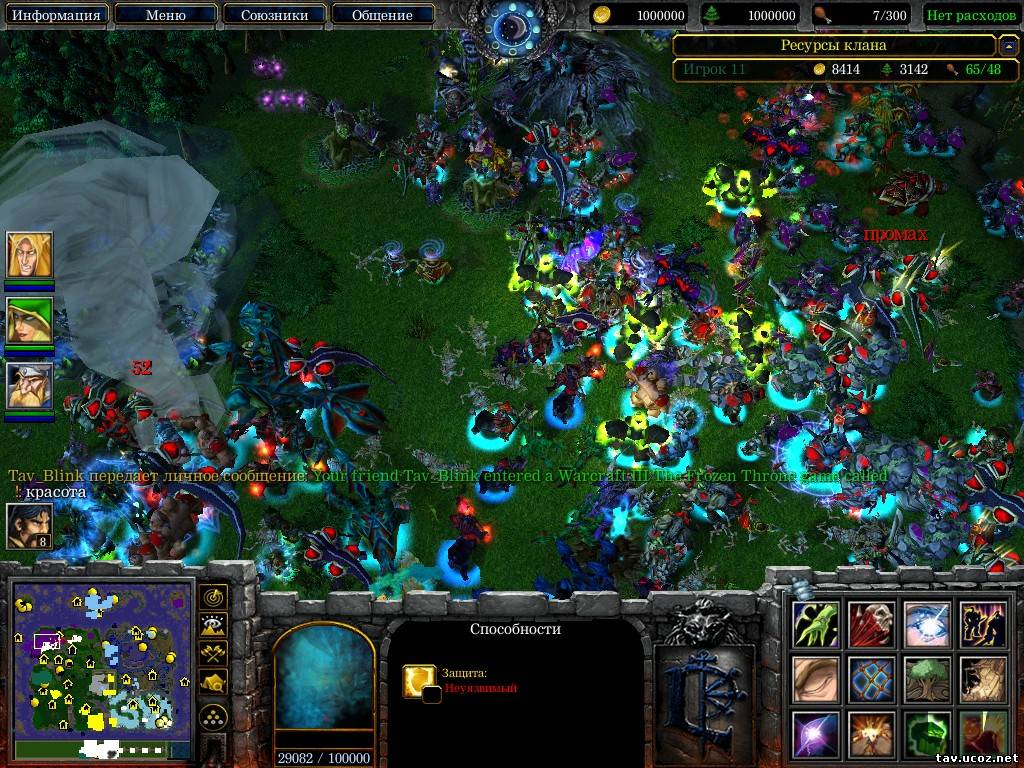
Task: Show the Союзники allies panel
Action: coord(273,15)
